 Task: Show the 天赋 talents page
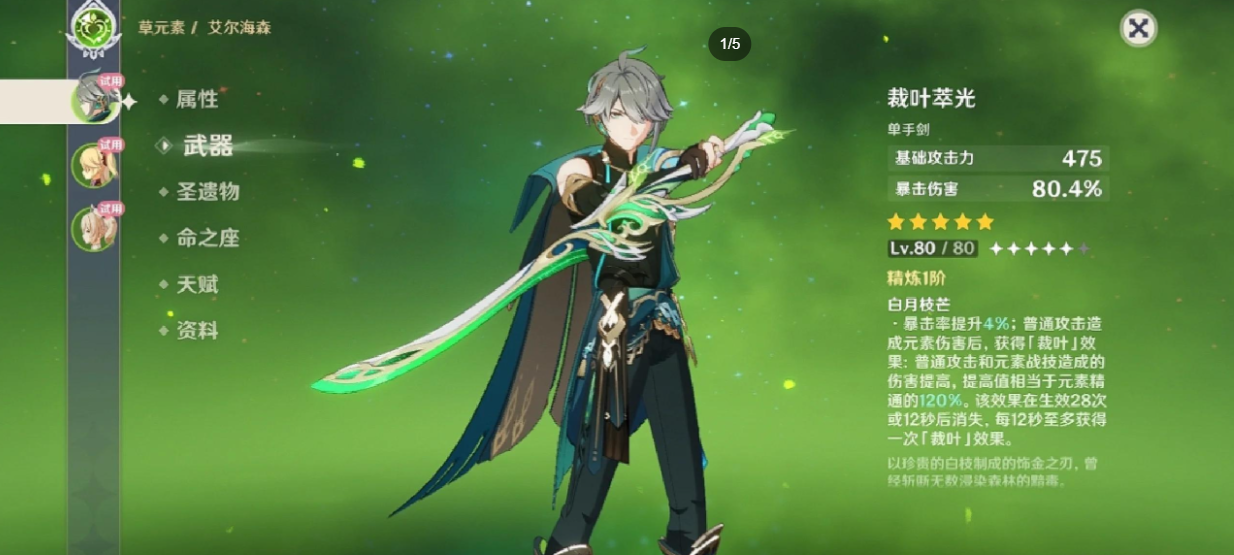click(196, 285)
